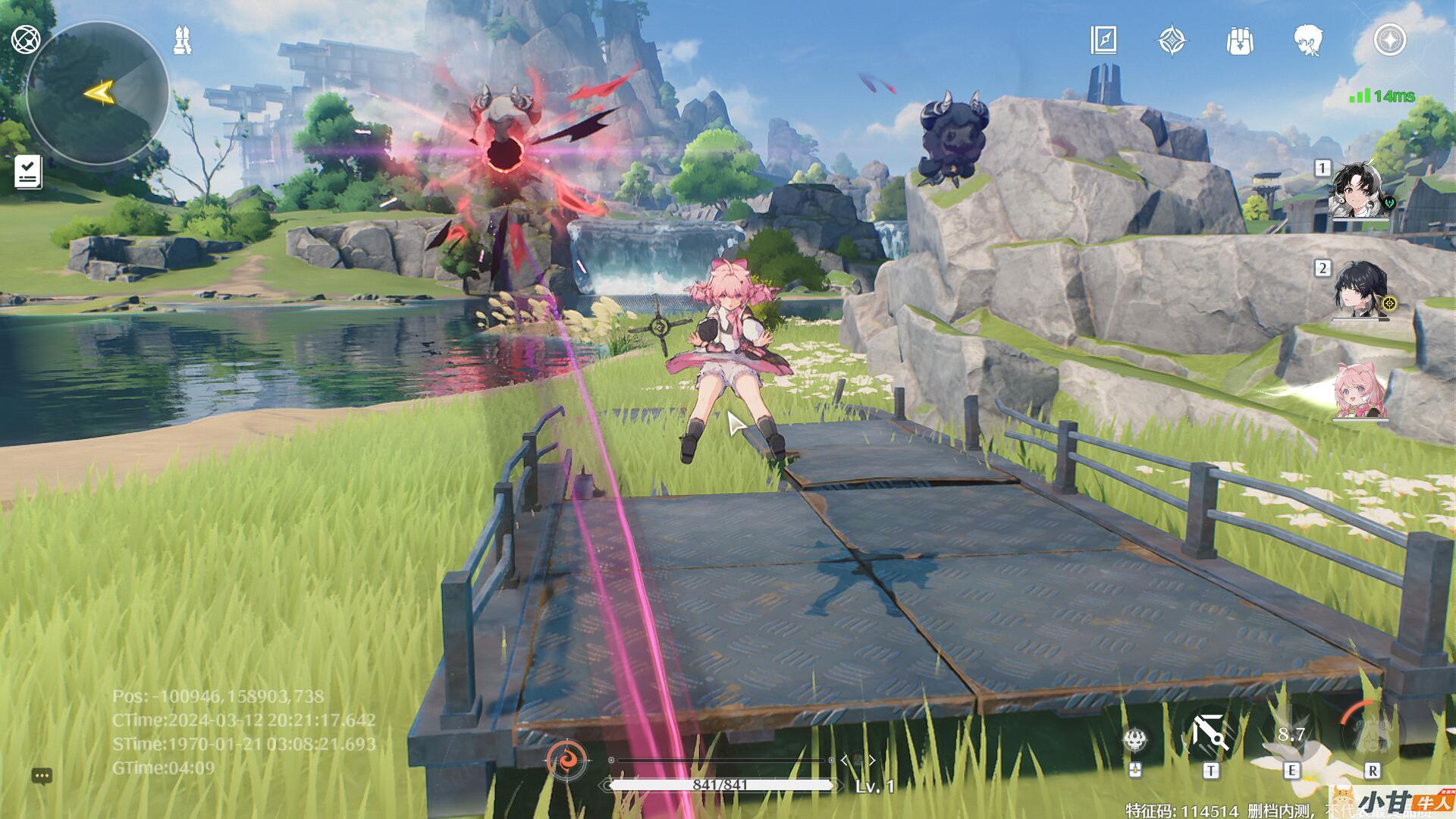The width and height of the screenshot is (1456, 819).
Task: Click the four-point star diamond icon
Action: click(1172, 41)
